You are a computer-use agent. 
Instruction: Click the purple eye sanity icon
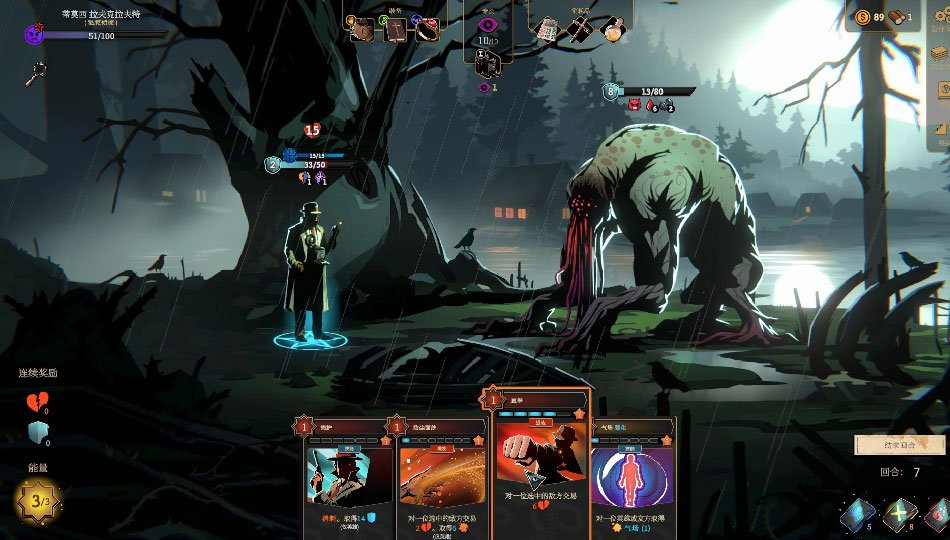click(x=488, y=25)
